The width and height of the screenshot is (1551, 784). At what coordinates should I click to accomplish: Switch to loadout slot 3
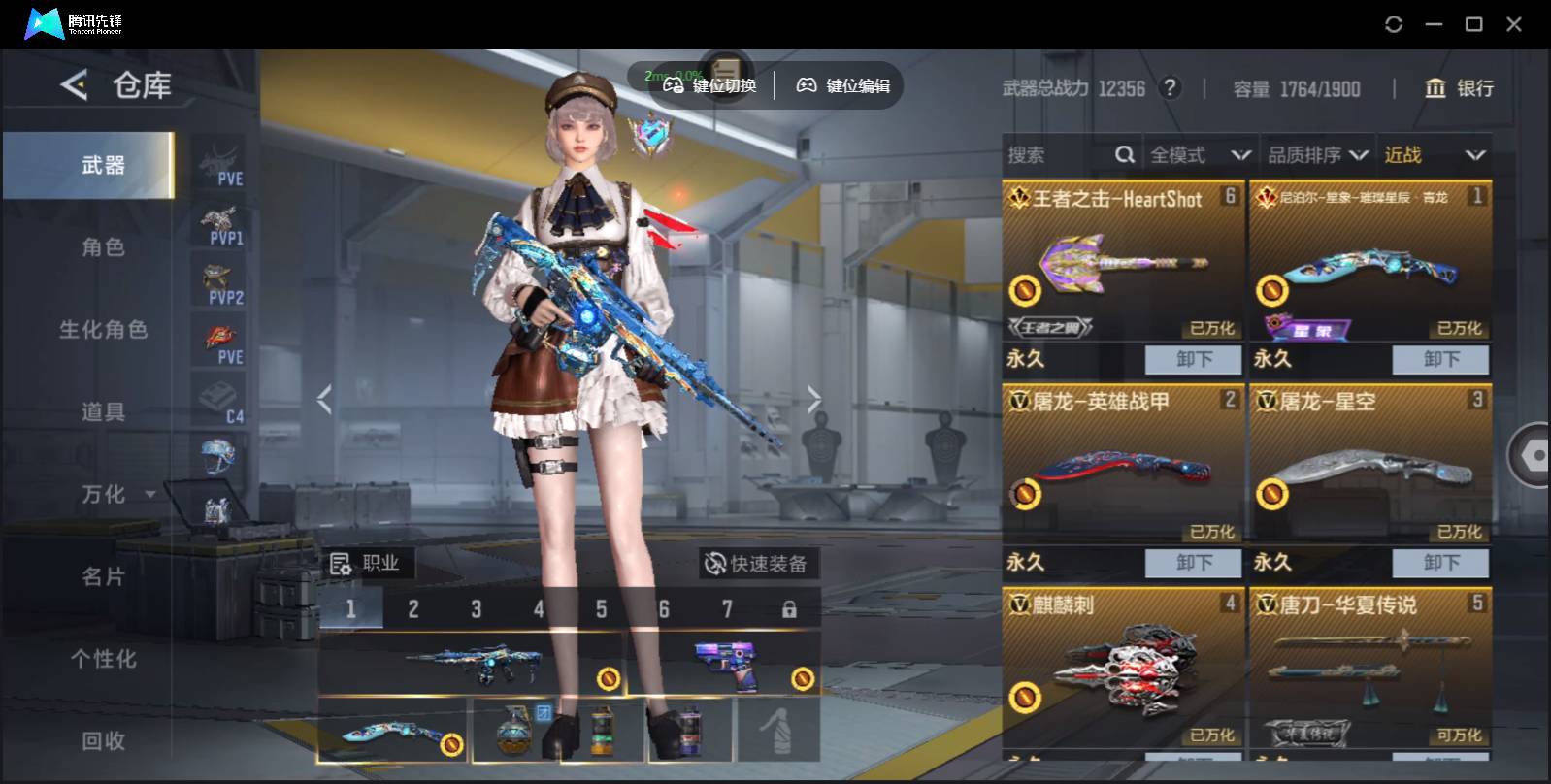[476, 609]
